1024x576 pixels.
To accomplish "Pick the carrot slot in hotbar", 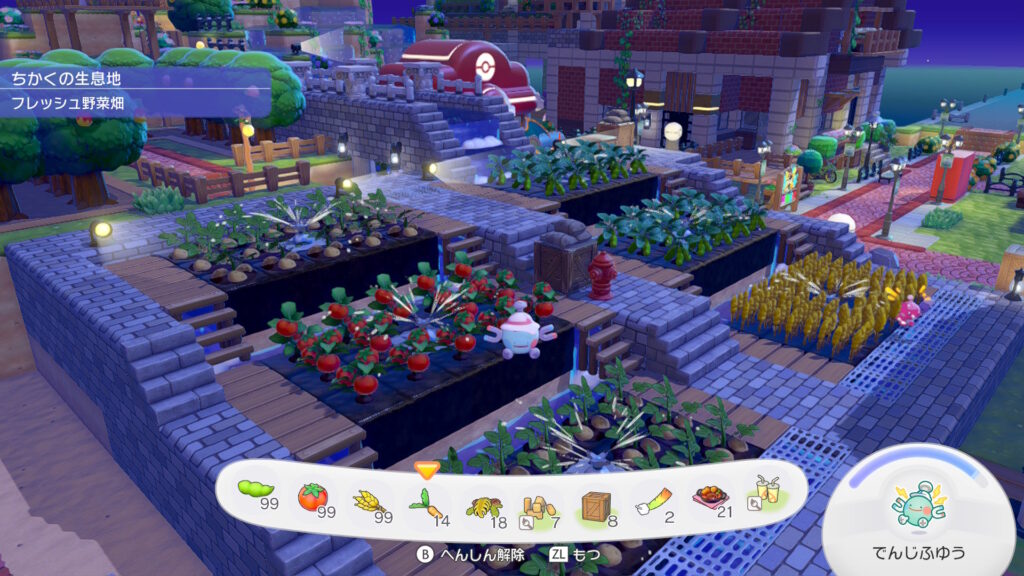I will point(426,499).
